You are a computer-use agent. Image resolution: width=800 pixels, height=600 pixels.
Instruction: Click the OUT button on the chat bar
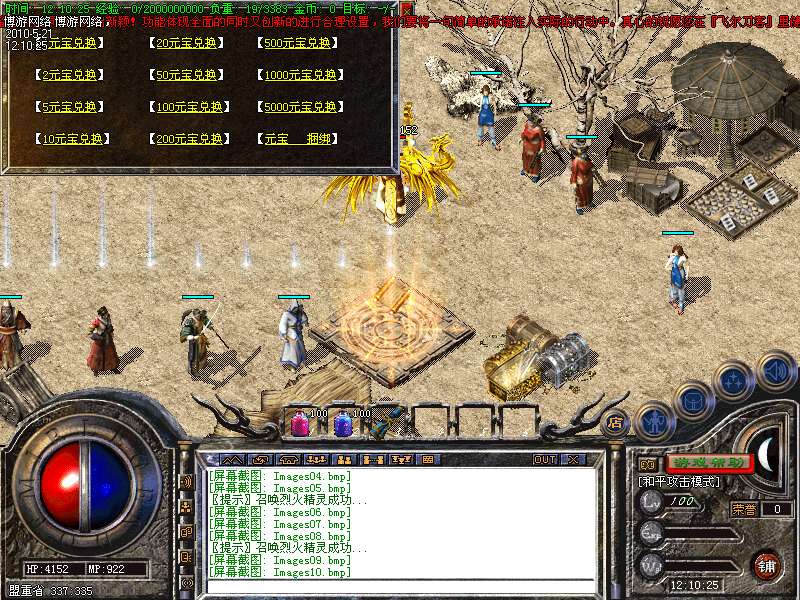pos(544,459)
